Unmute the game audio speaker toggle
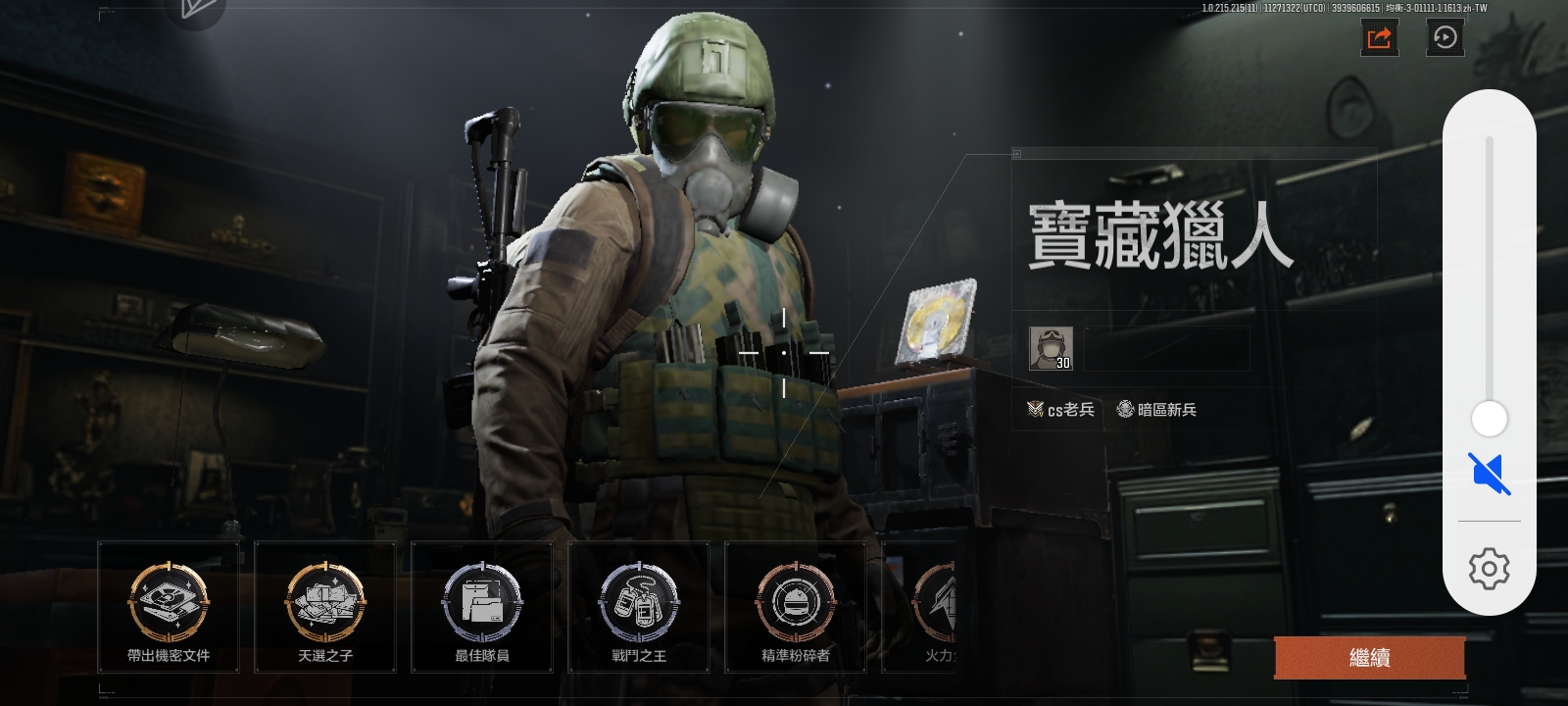The image size is (1568, 706). 1489,474
